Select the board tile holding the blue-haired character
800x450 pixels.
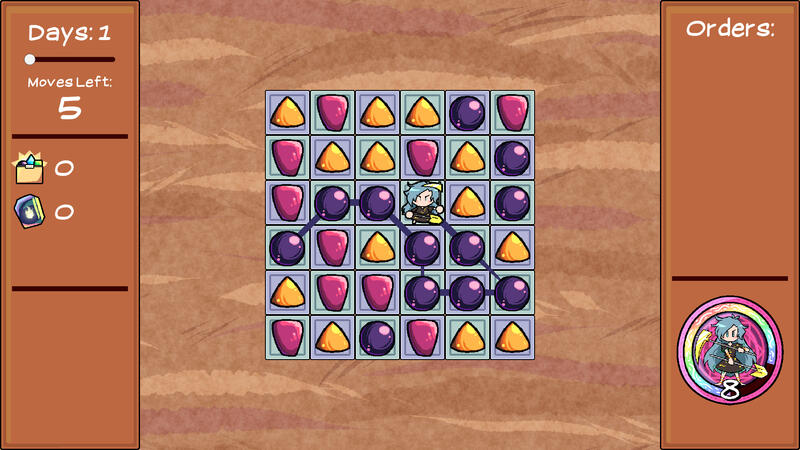pos(422,202)
